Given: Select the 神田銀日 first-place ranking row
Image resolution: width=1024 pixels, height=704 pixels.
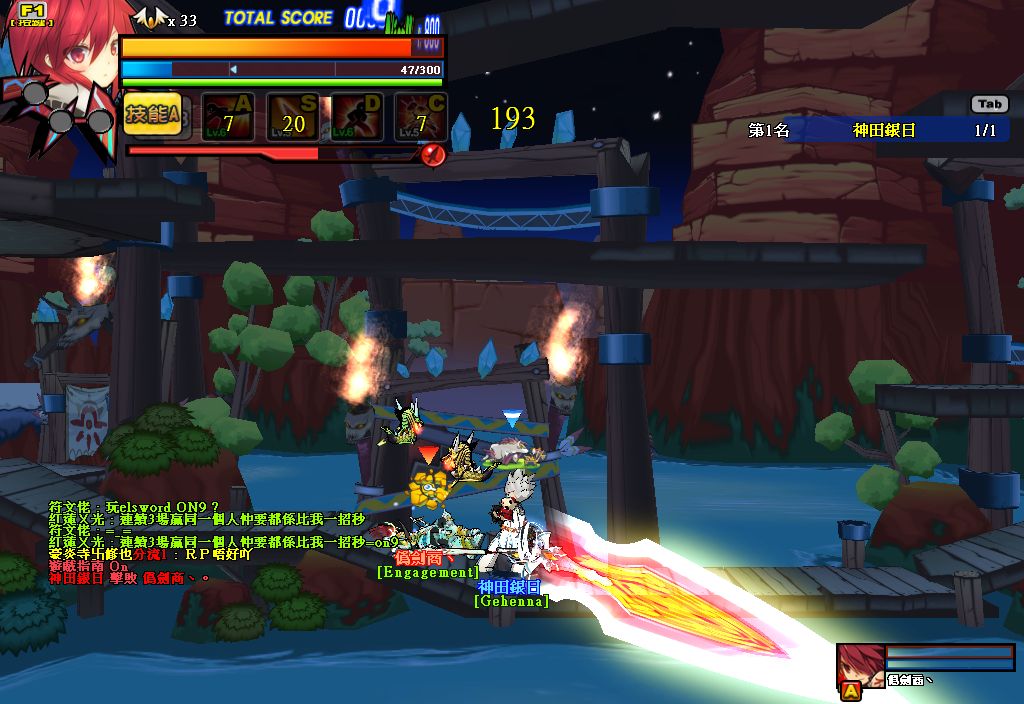Looking at the screenshot, I should point(884,130).
